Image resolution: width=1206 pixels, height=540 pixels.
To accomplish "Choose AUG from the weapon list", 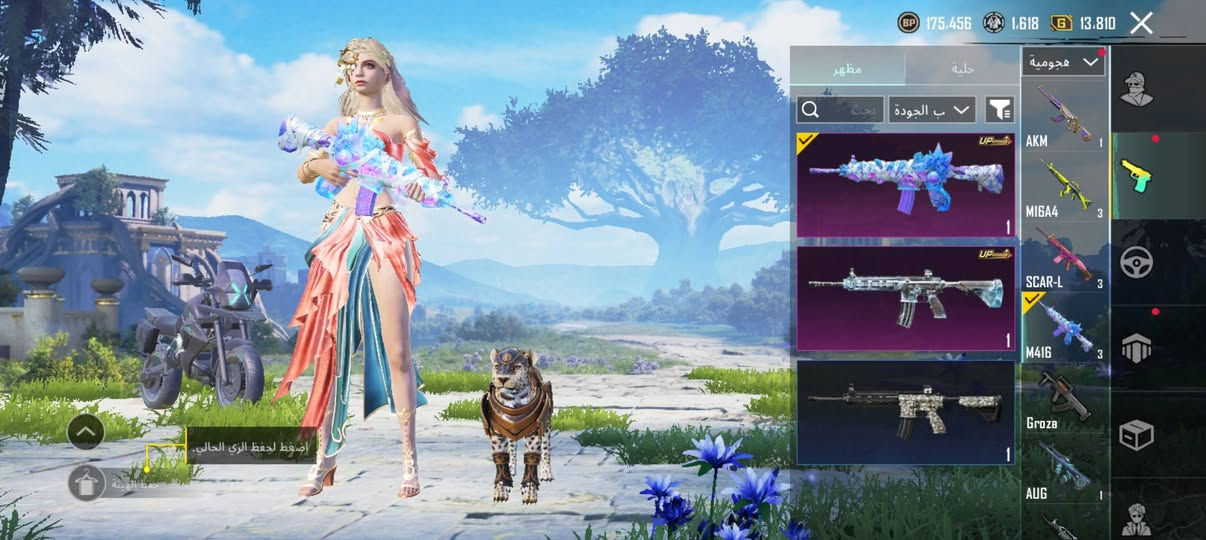I will coord(1064,470).
